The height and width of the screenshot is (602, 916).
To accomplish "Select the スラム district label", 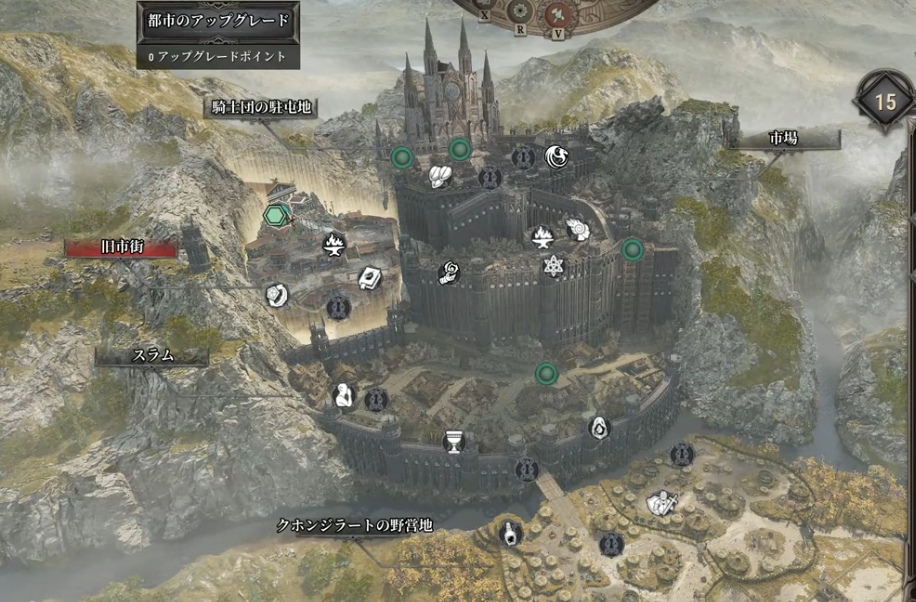I will [152, 355].
